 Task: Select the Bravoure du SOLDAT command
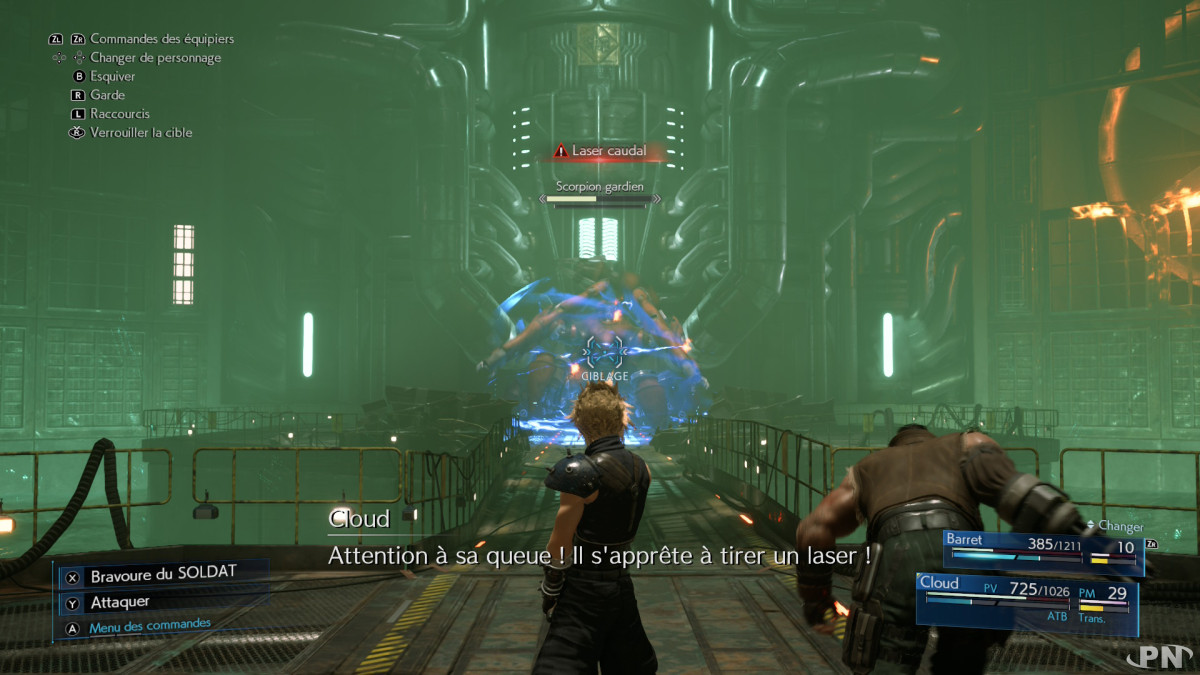[x=160, y=577]
